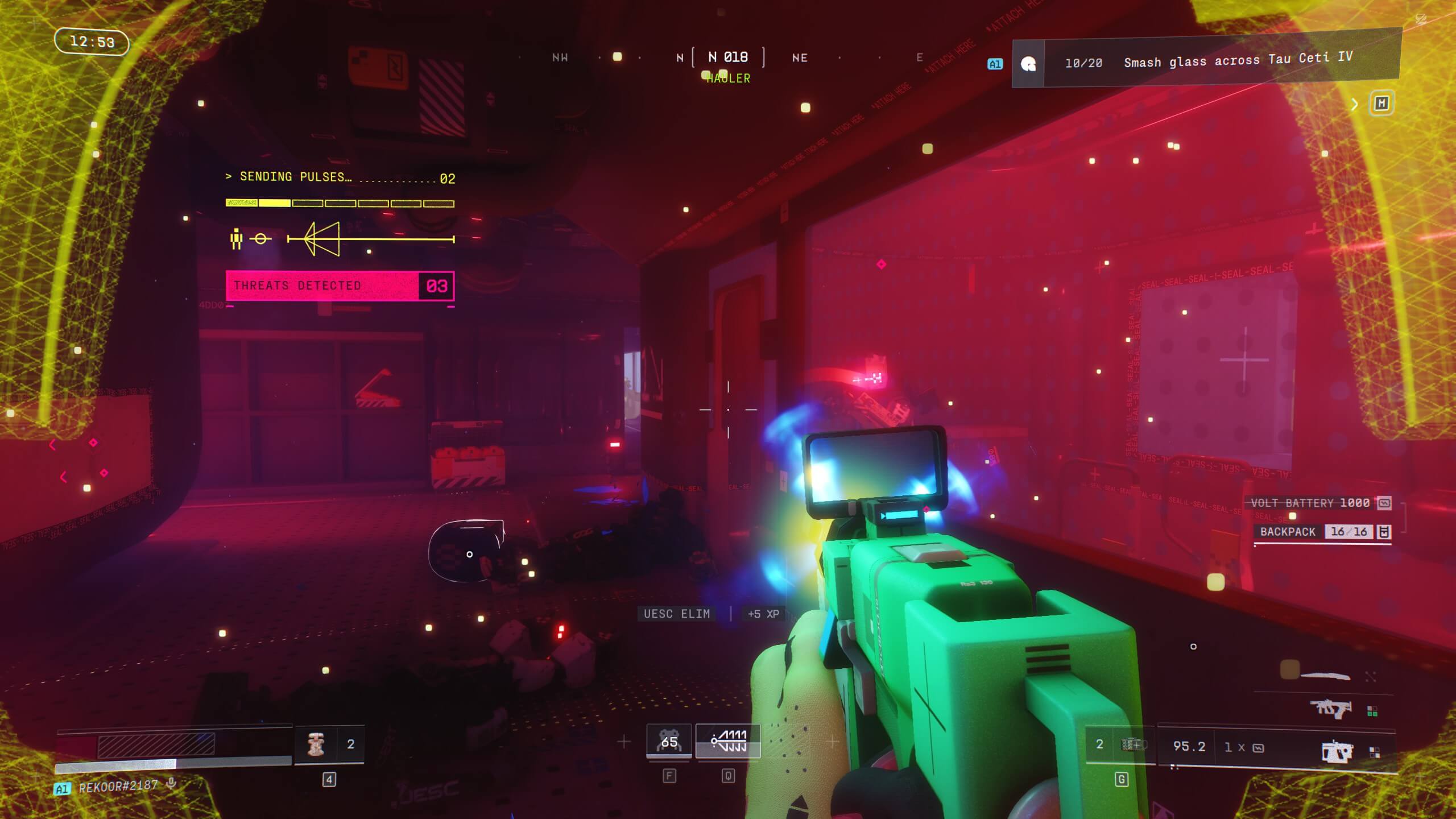Image resolution: width=1456 pixels, height=819 pixels.
Task: Select the gadget icon bound to Q
Action: coord(727,741)
